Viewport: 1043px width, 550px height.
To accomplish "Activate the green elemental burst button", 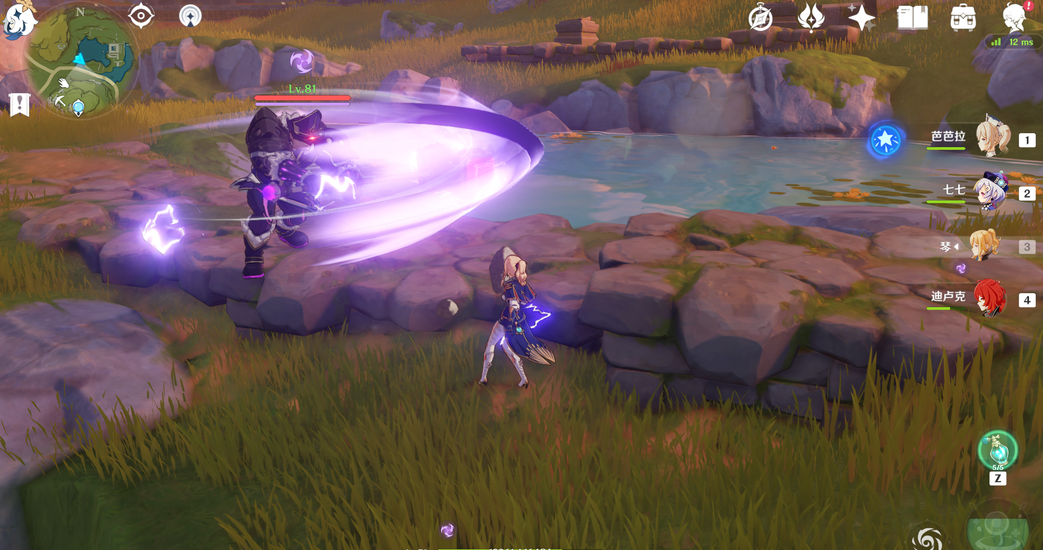I will pyautogui.click(x=998, y=530).
